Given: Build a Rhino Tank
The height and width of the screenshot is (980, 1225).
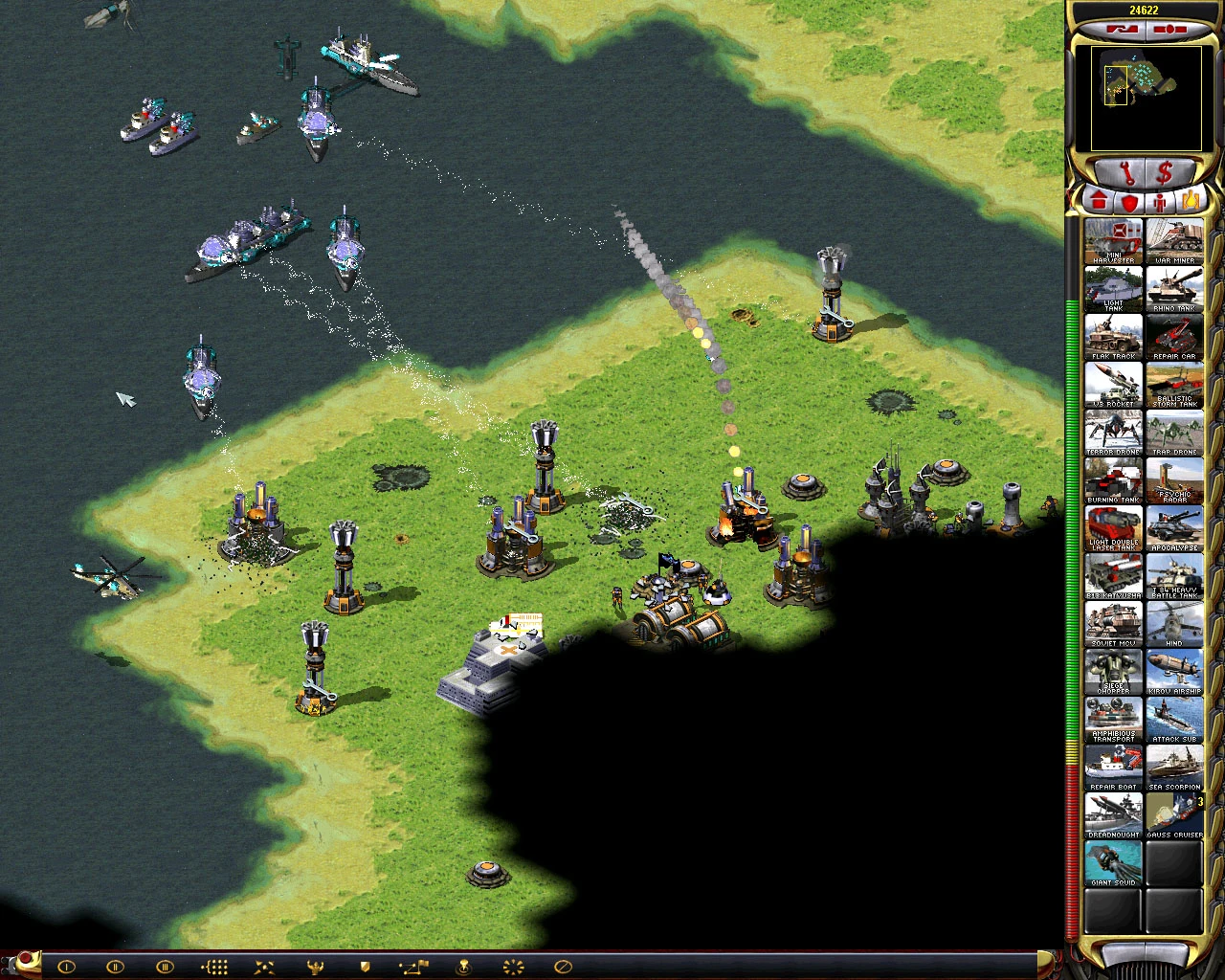Looking at the screenshot, I should (x=1174, y=290).
